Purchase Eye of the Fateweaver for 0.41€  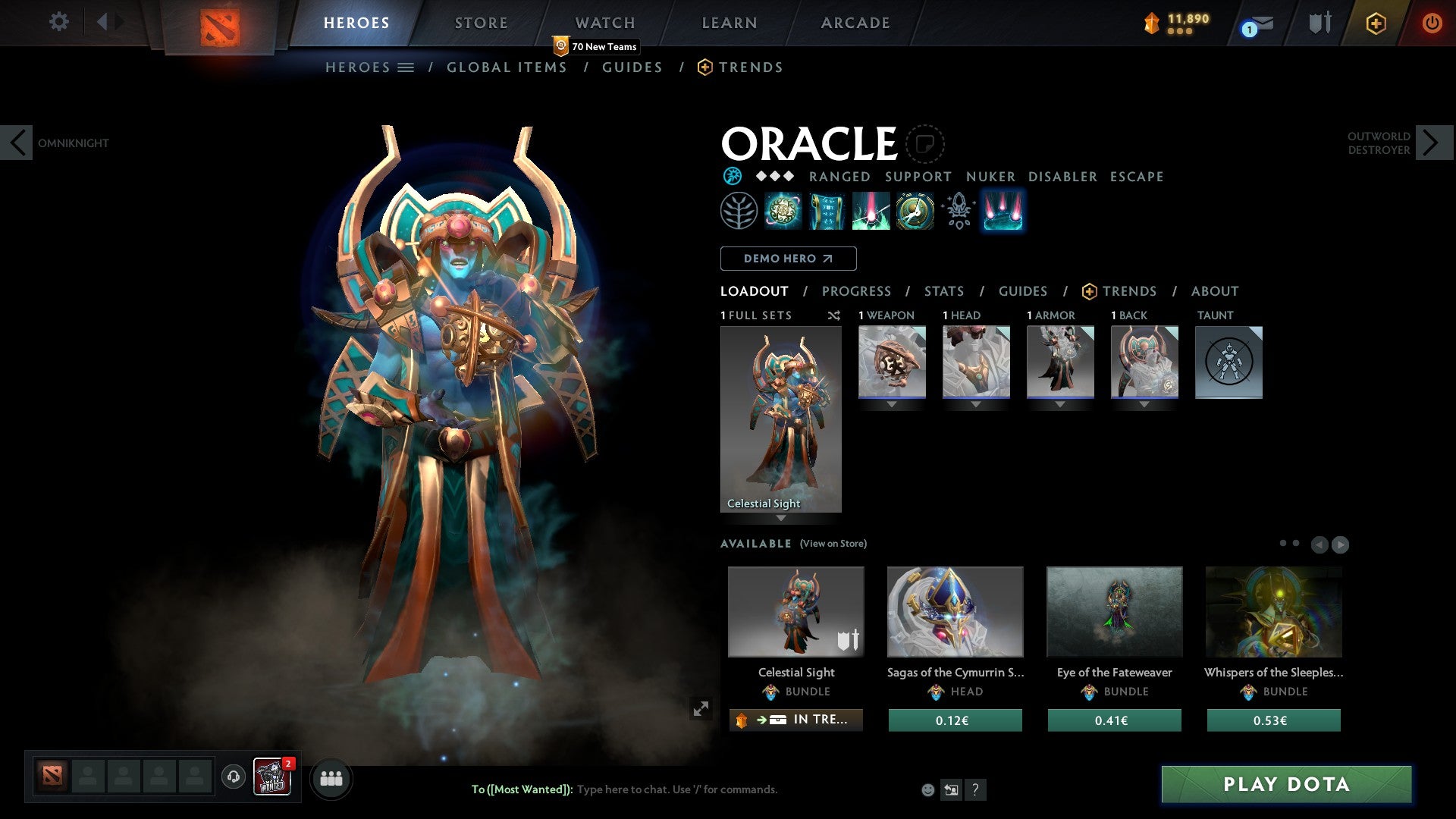(x=1113, y=720)
